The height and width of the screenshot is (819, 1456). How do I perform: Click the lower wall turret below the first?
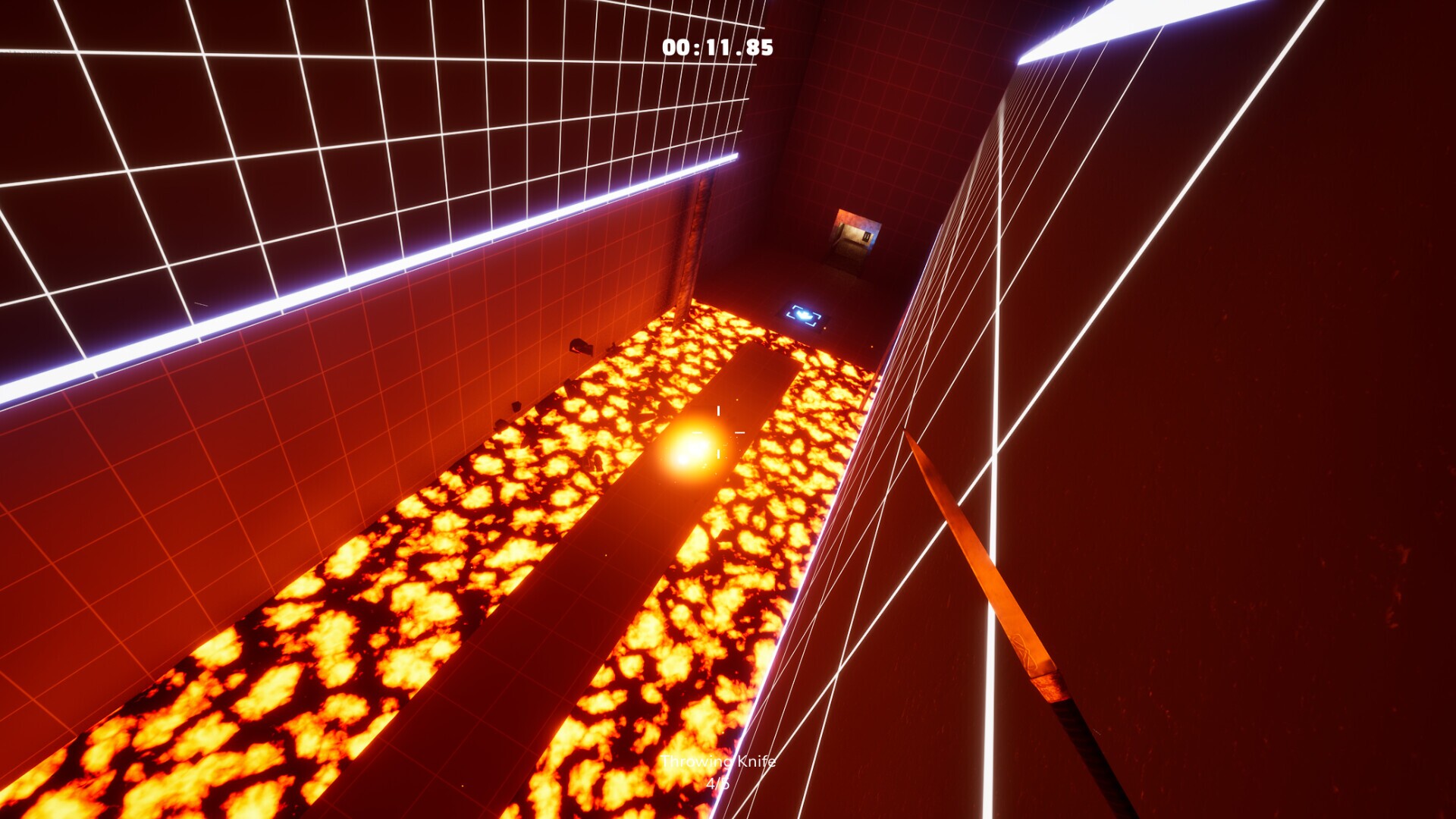coord(516,407)
